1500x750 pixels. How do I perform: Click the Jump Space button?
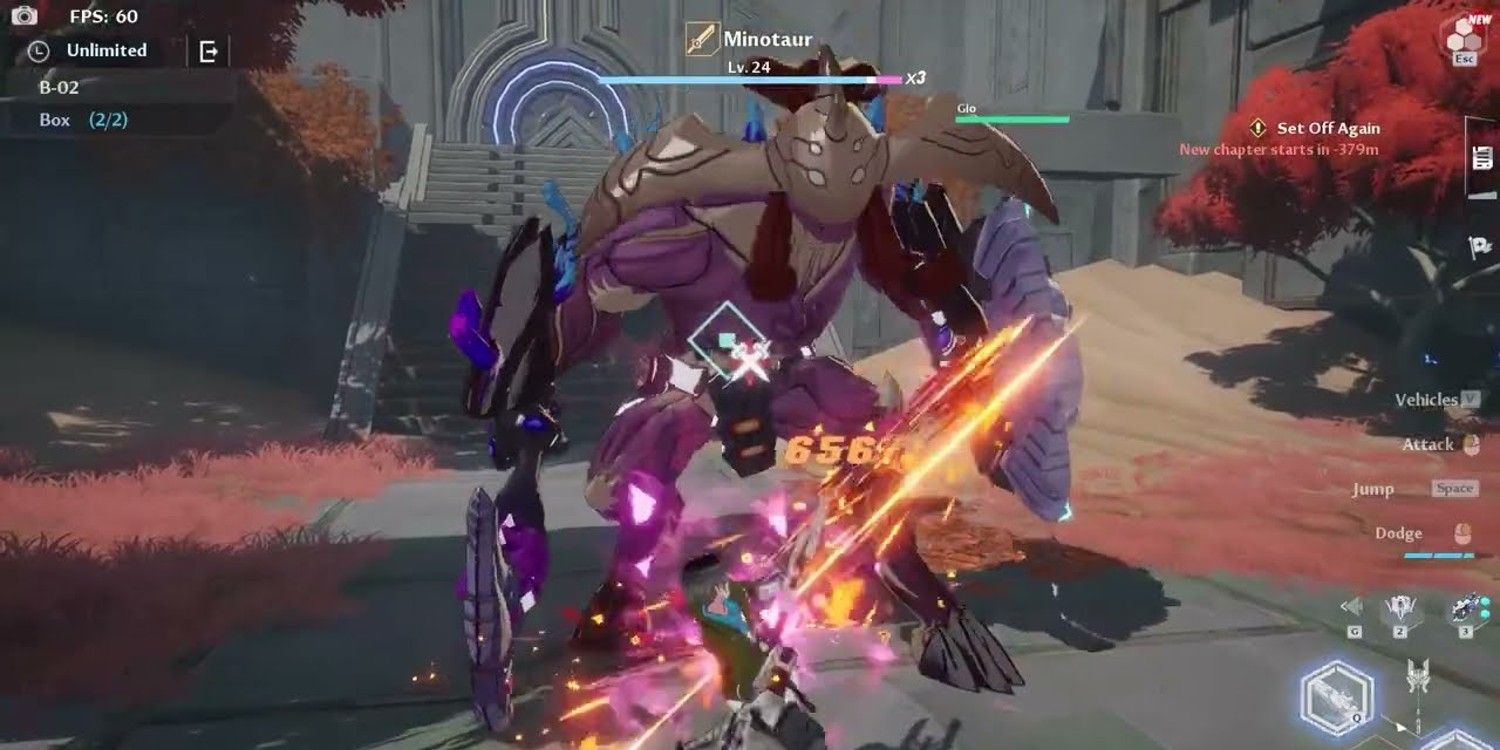click(1455, 489)
